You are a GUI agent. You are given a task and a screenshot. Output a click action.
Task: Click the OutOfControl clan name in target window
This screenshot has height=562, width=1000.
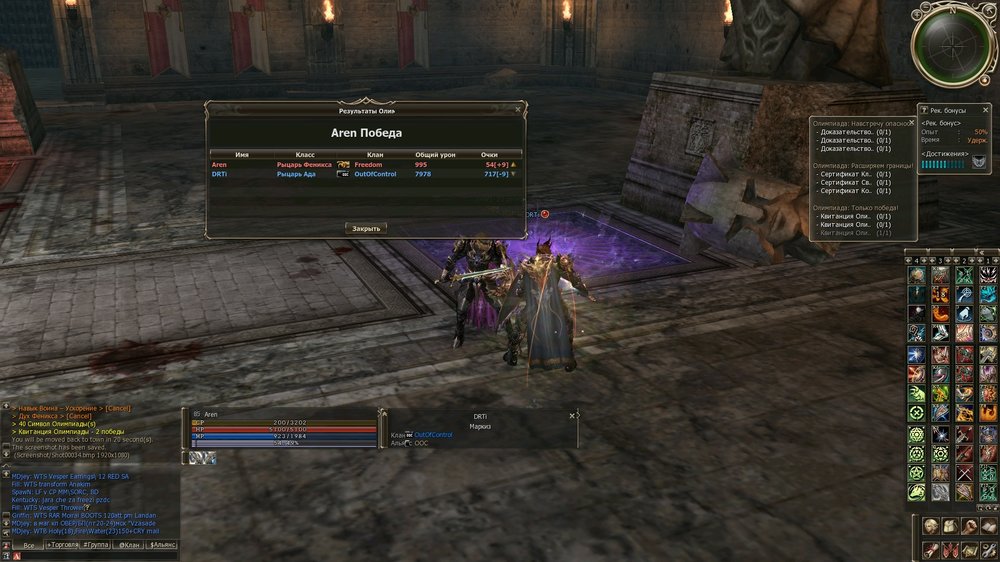[433, 435]
